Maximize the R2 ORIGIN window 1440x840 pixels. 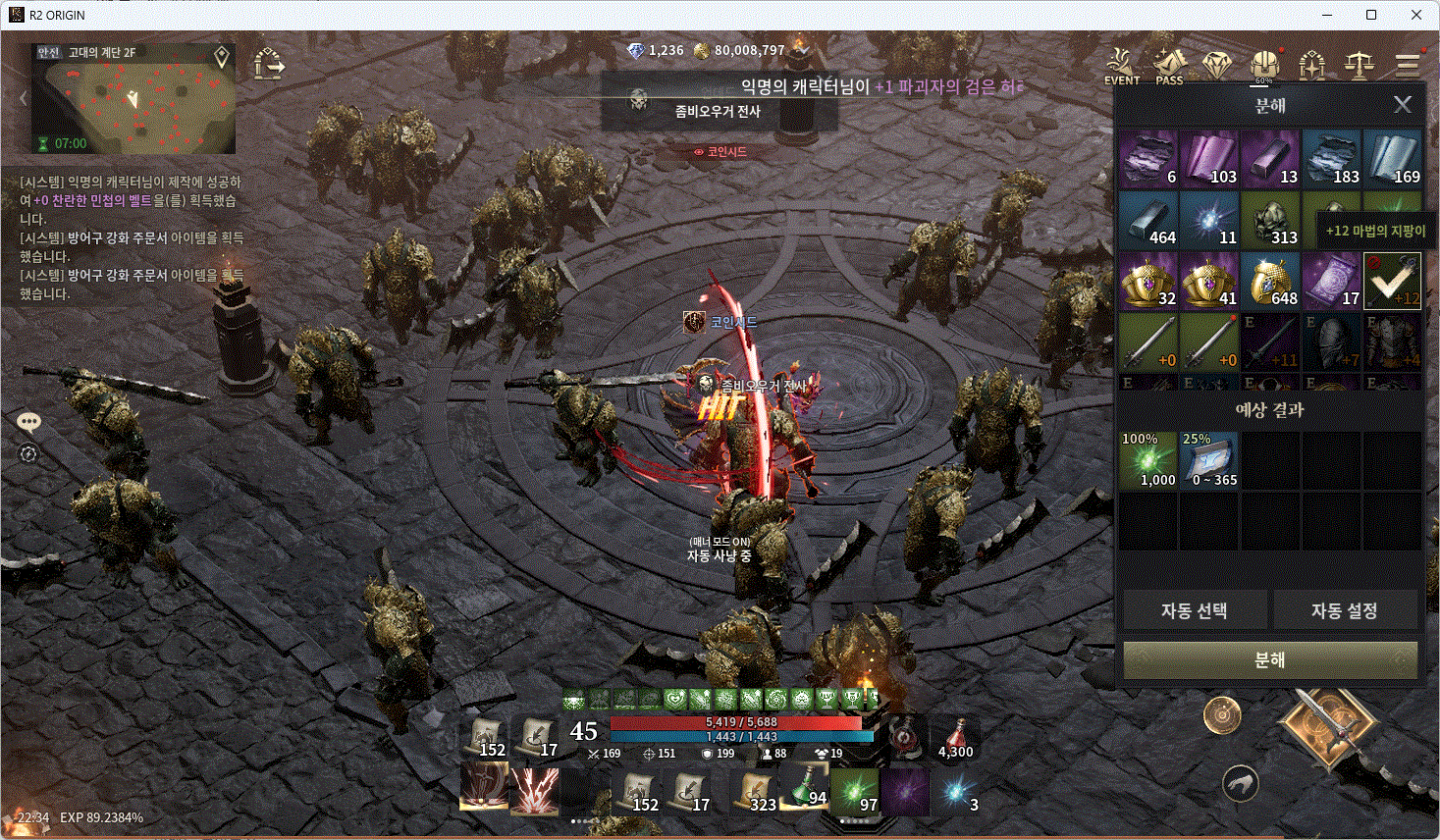point(1371,15)
